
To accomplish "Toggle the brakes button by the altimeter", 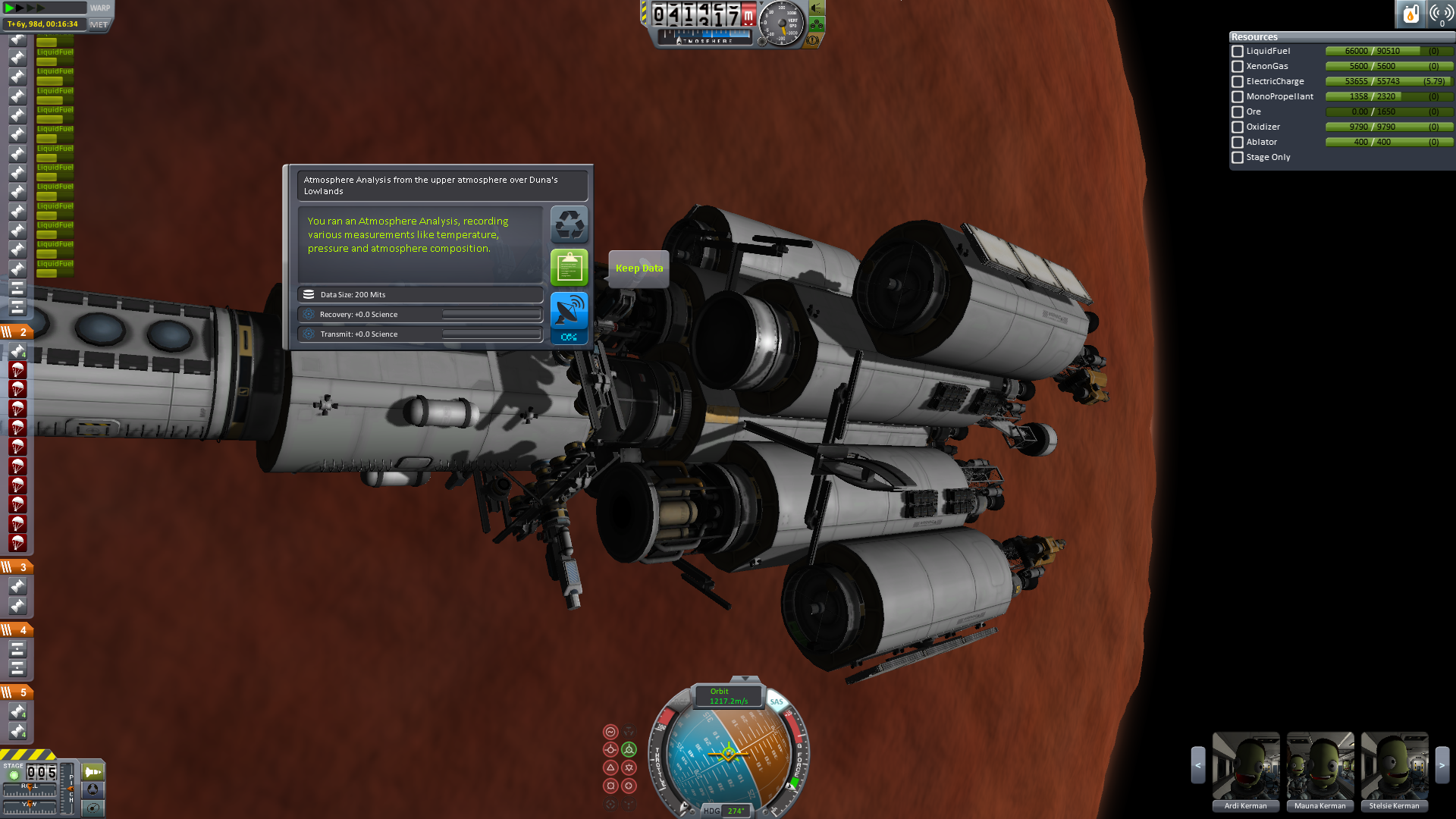I will point(811,39).
